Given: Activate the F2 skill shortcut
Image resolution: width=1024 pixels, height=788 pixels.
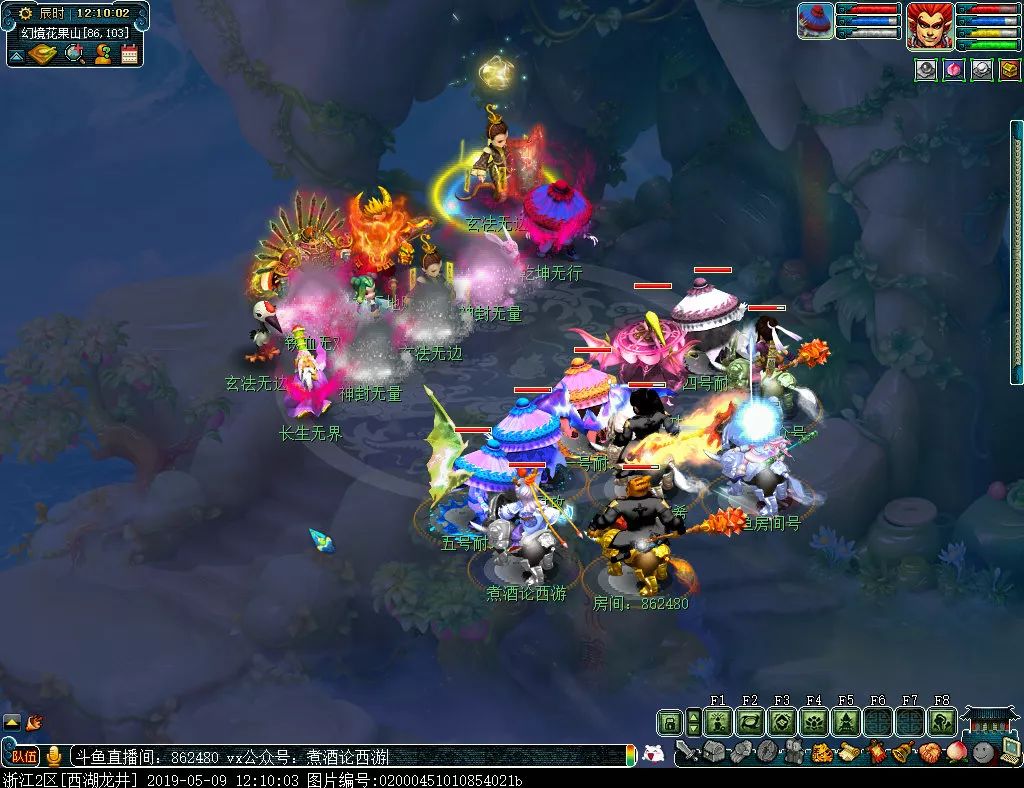Looking at the screenshot, I should (750, 723).
